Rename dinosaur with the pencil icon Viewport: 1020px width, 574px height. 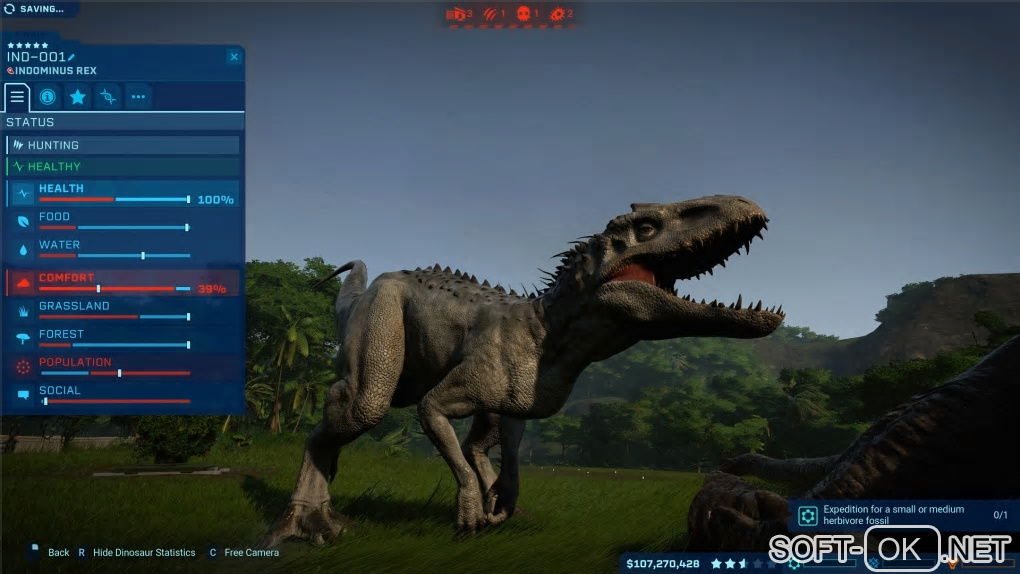click(71, 57)
